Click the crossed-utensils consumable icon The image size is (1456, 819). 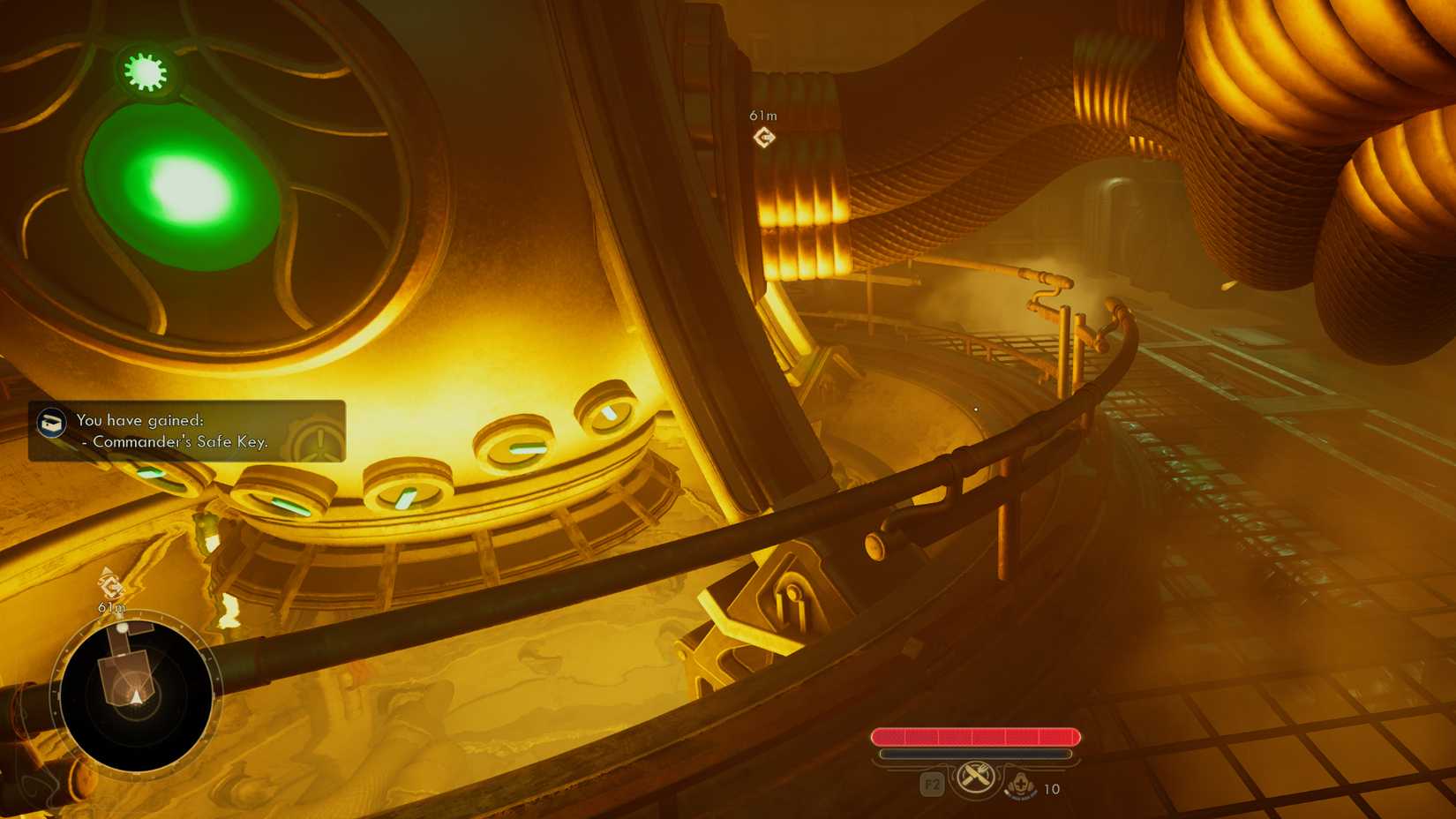pos(974,780)
